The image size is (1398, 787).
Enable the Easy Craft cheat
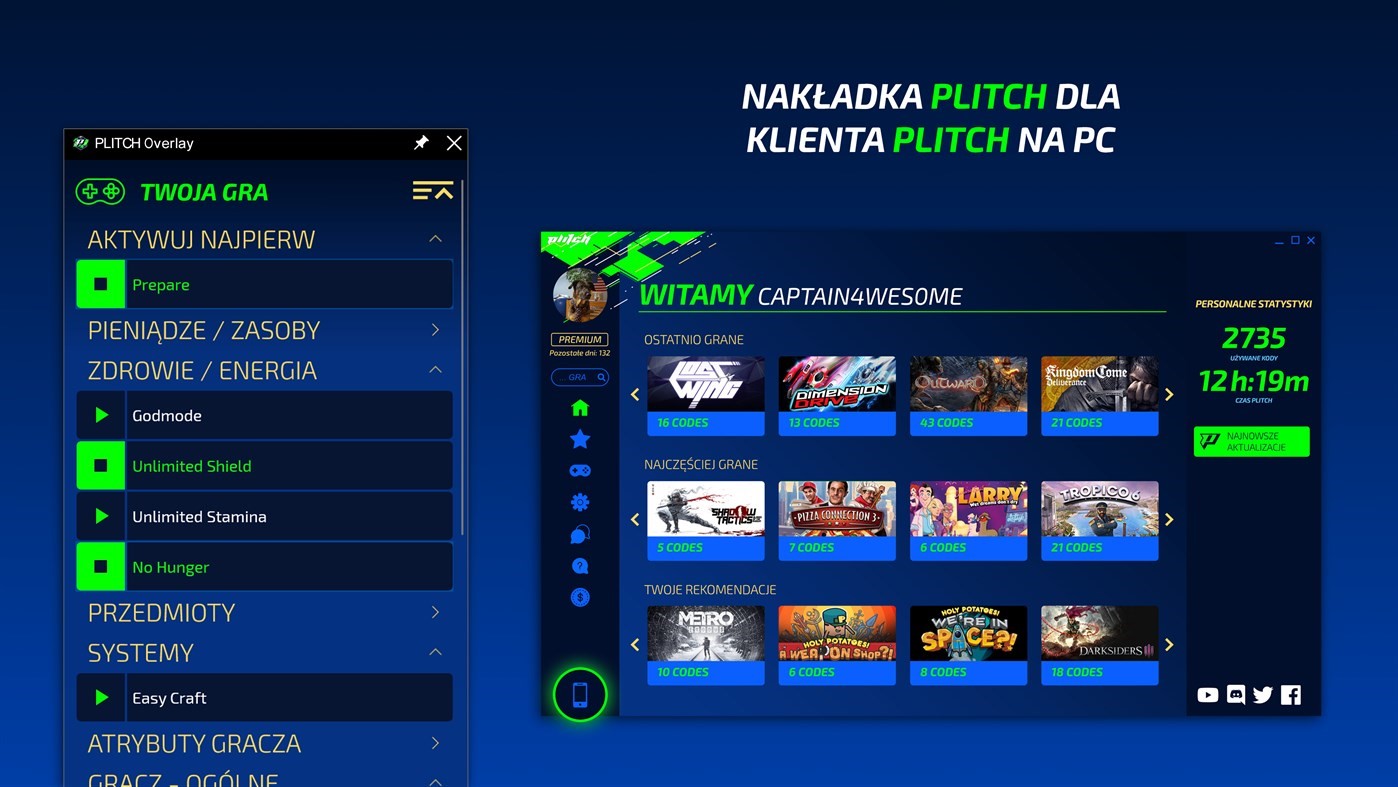(x=101, y=698)
